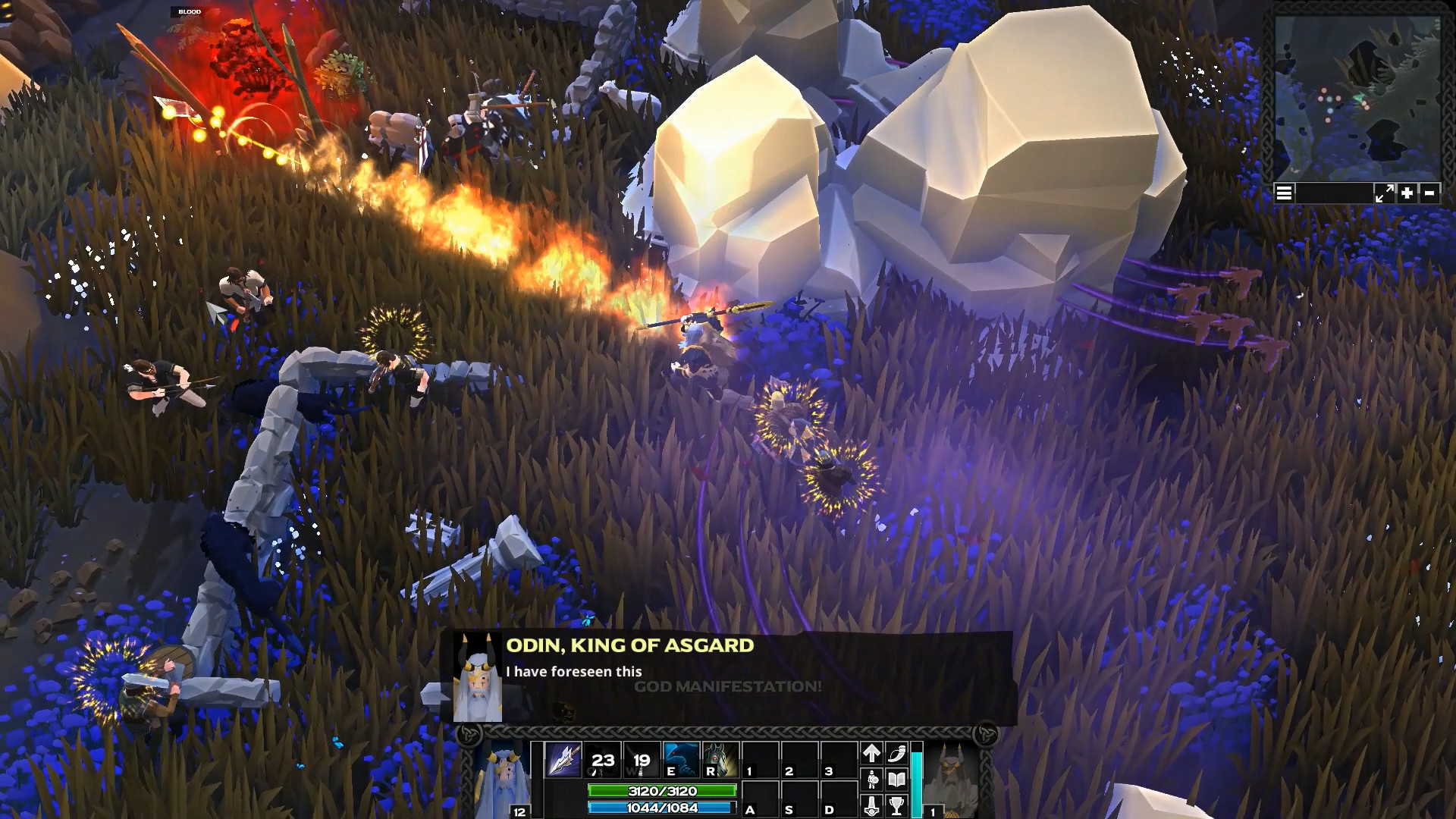Select the grey god statue portrait
1456x819 pixels.
(x=951, y=777)
